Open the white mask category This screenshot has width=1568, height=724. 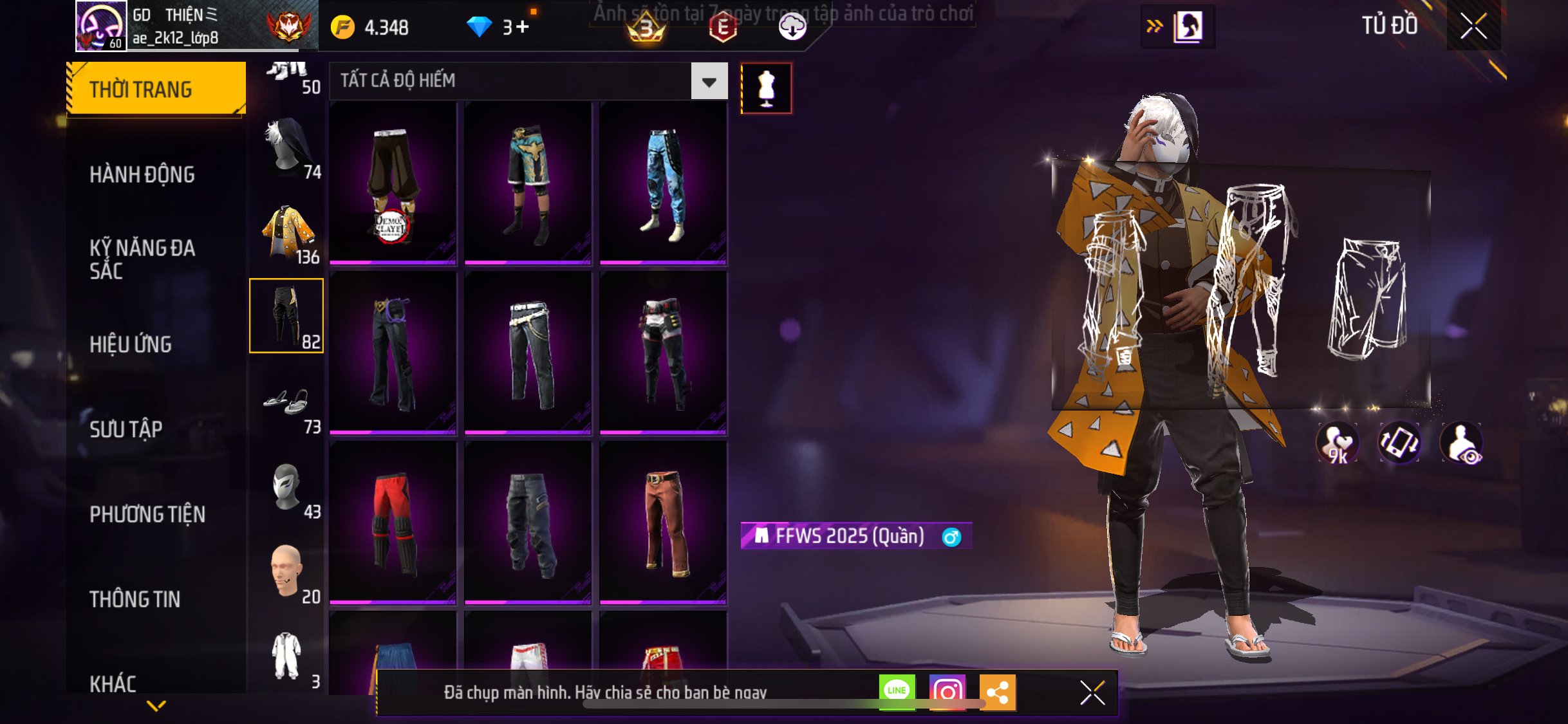tap(287, 487)
